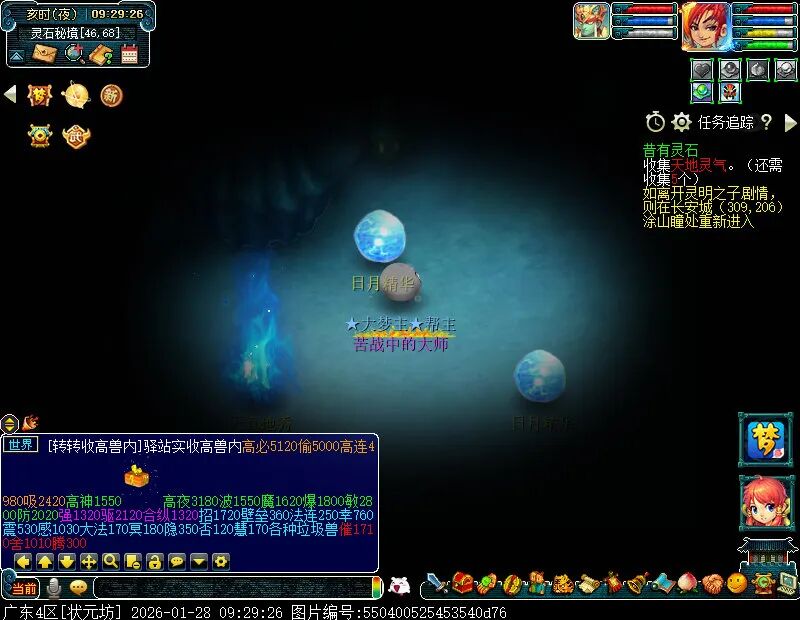Open the world map magnifier icon
The width and height of the screenshot is (800, 620).
(73, 53)
